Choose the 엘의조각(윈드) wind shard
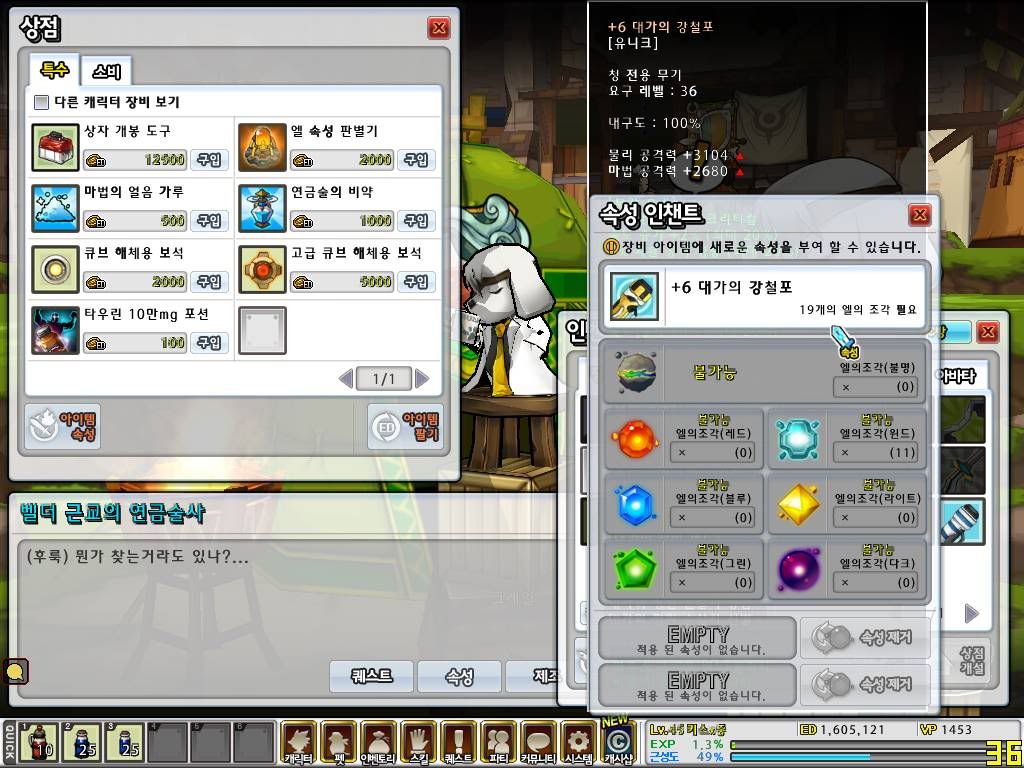This screenshot has height=768, width=1024. [798, 439]
